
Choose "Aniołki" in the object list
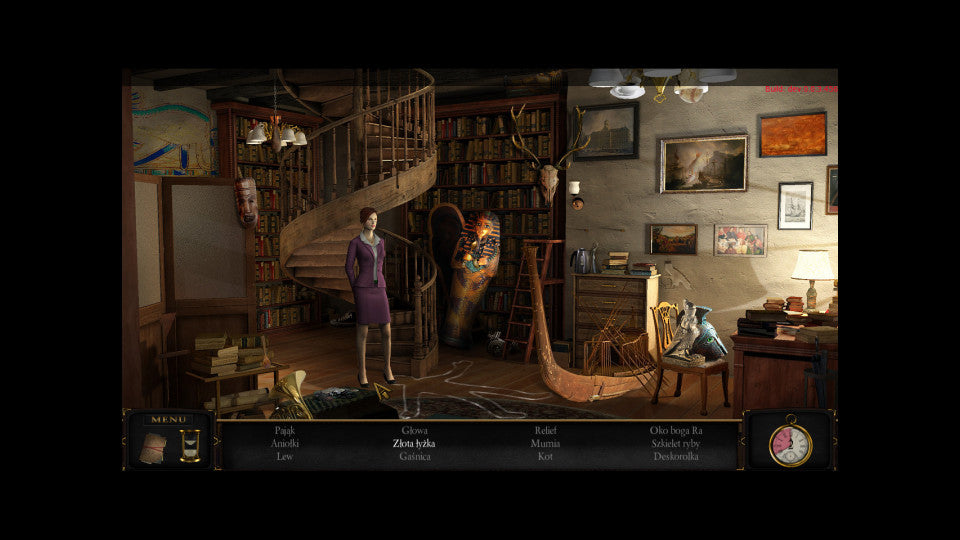[x=284, y=443]
